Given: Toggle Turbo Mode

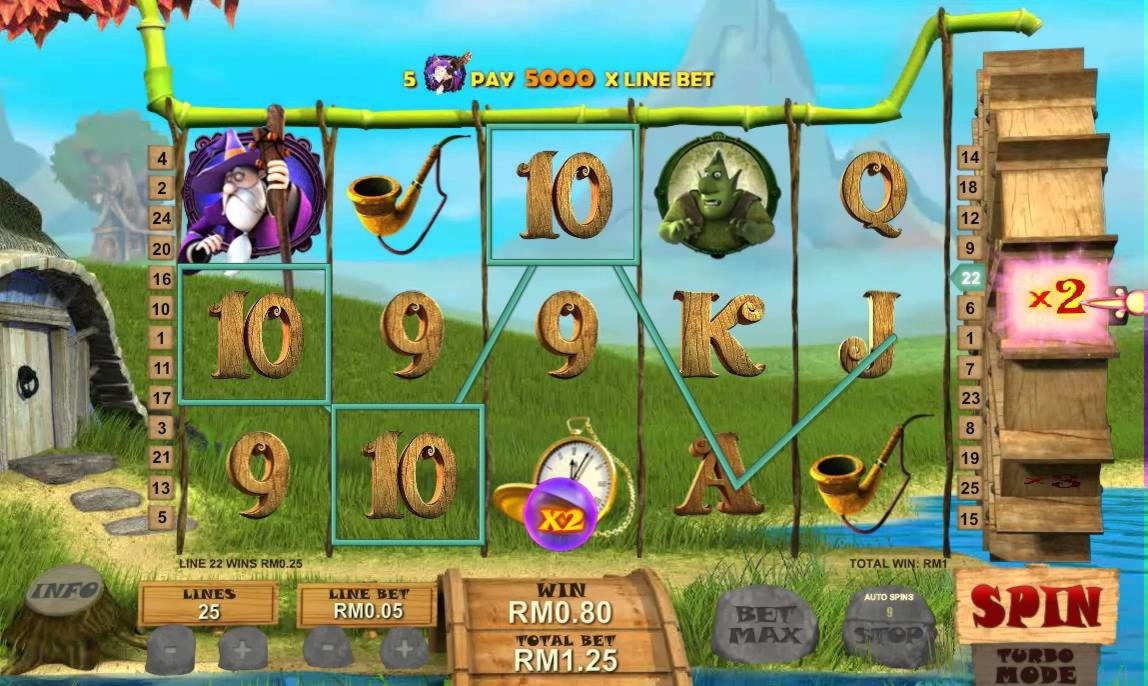Looking at the screenshot, I should pos(1035,665).
